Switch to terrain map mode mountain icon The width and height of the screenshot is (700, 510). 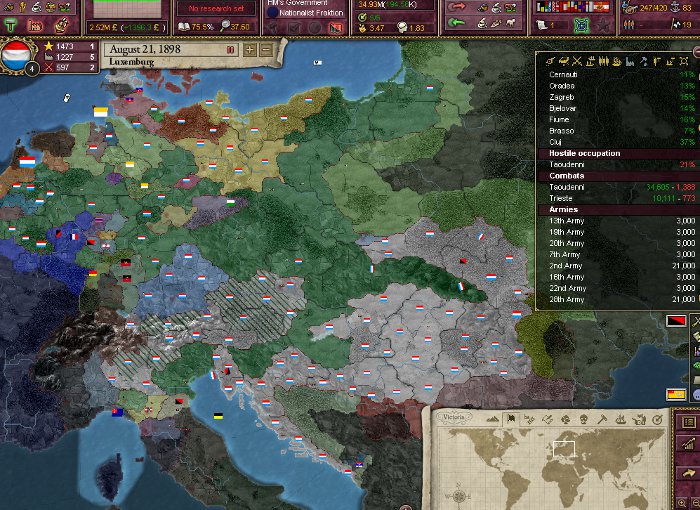click(x=491, y=419)
